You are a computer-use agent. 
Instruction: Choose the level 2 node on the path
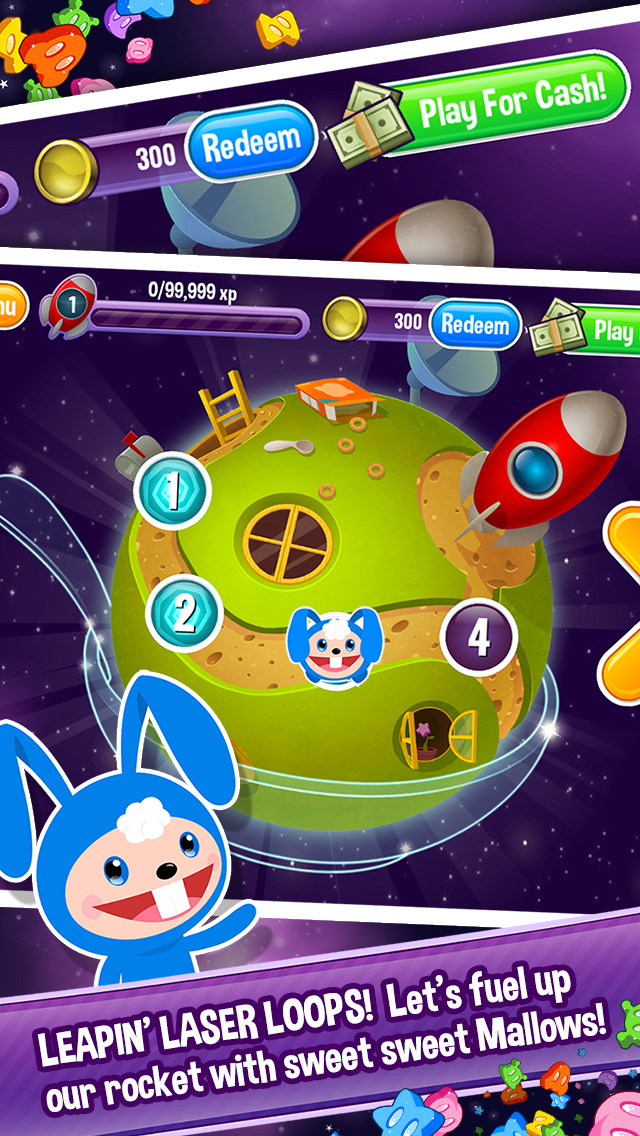click(x=184, y=615)
